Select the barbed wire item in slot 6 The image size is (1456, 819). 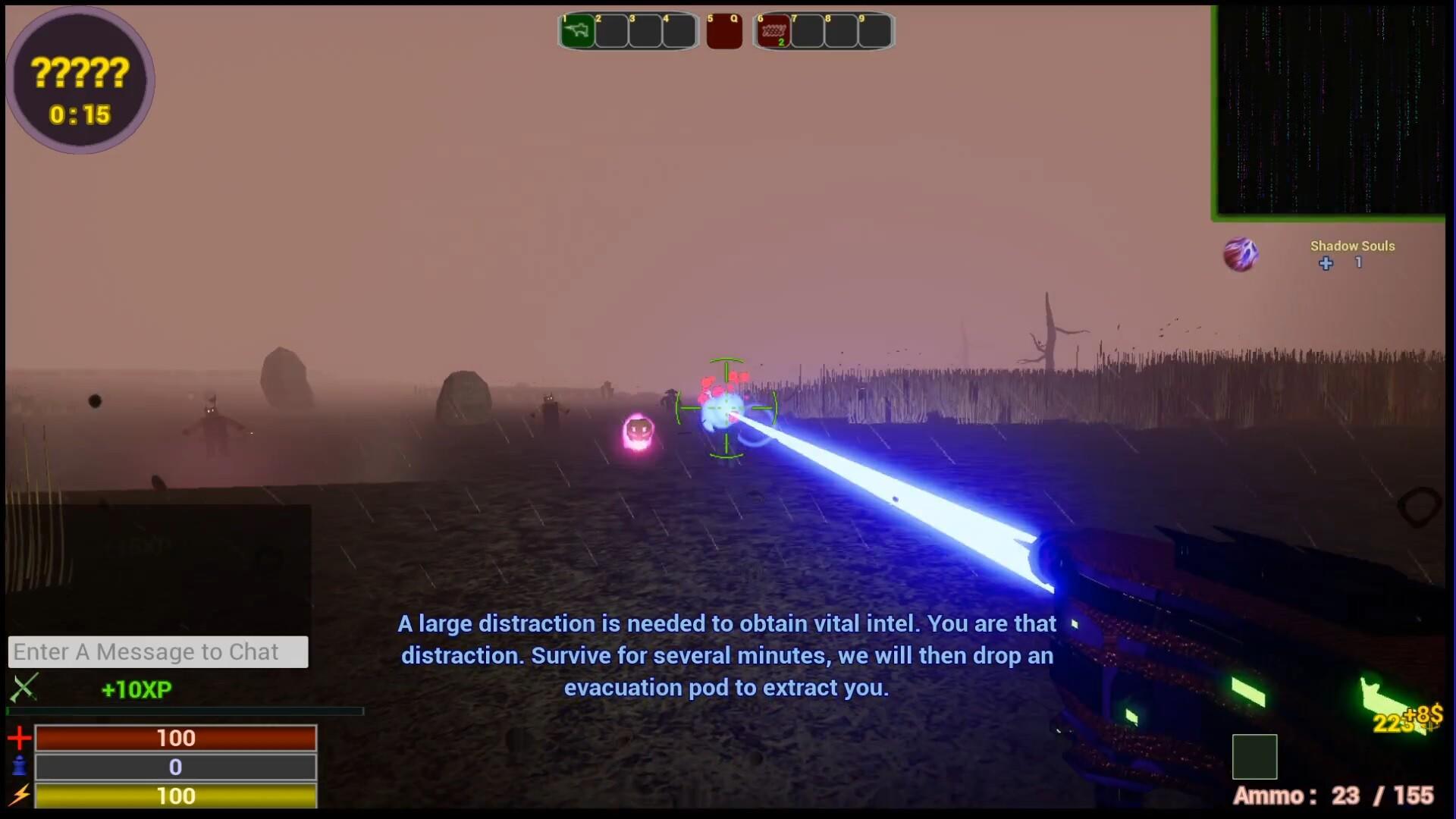(773, 31)
